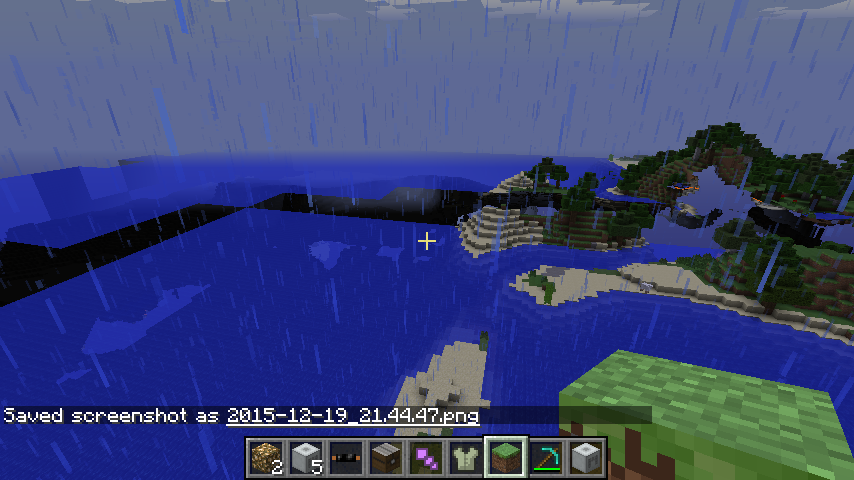Pick the wooden chest block slot

tap(385, 457)
